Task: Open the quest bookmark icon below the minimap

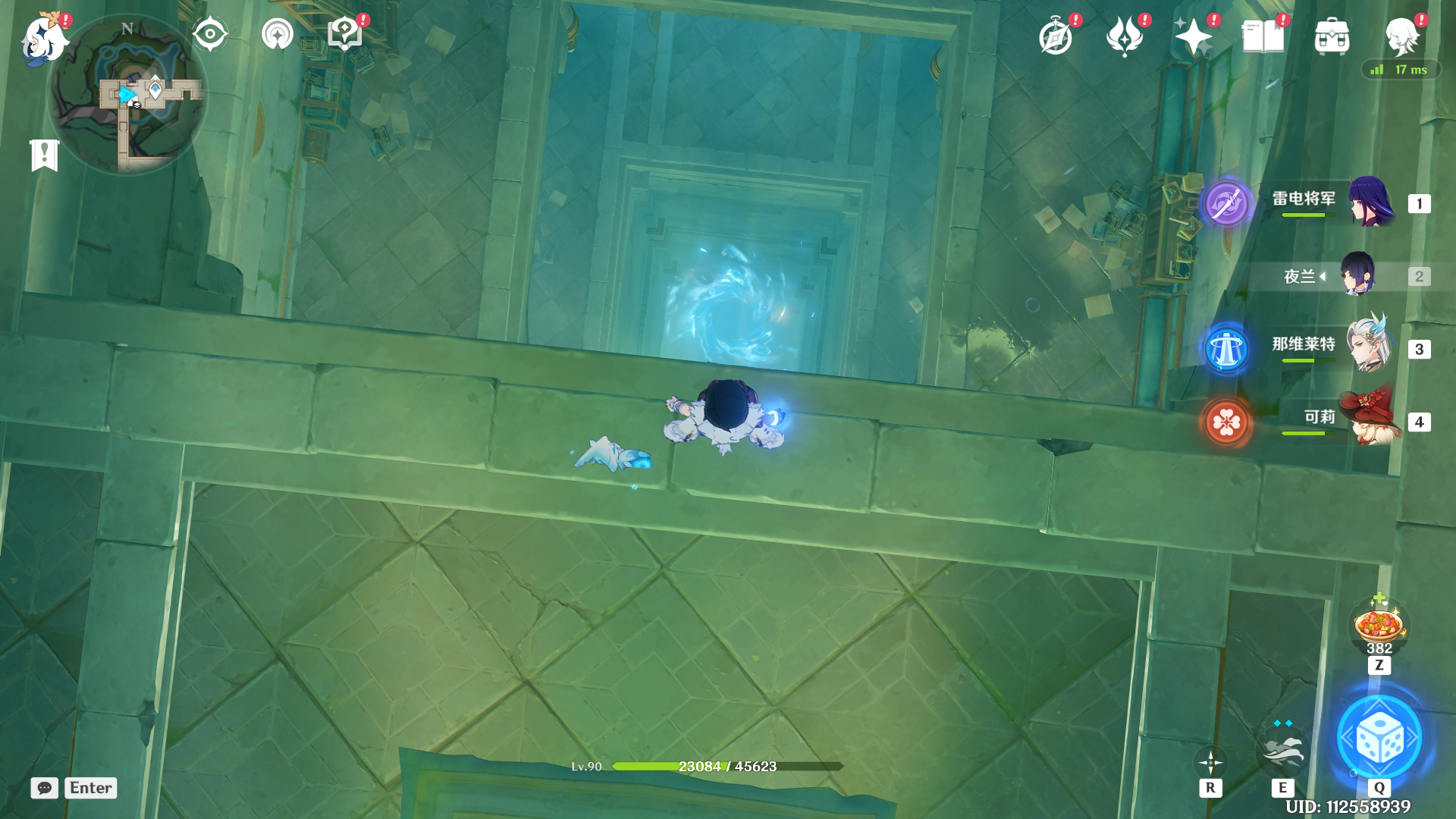Action: tap(45, 155)
